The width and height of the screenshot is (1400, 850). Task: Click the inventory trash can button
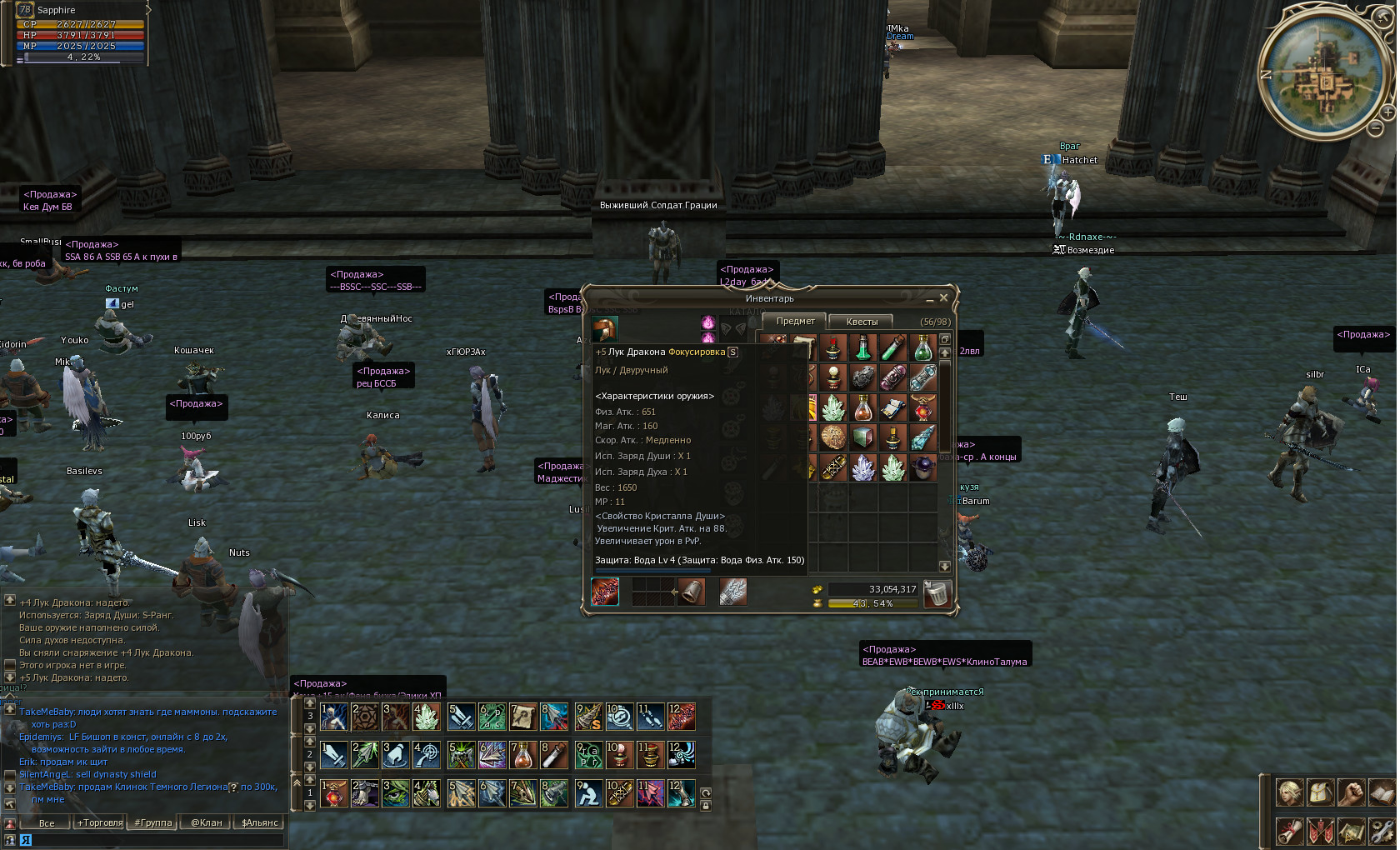(x=937, y=593)
